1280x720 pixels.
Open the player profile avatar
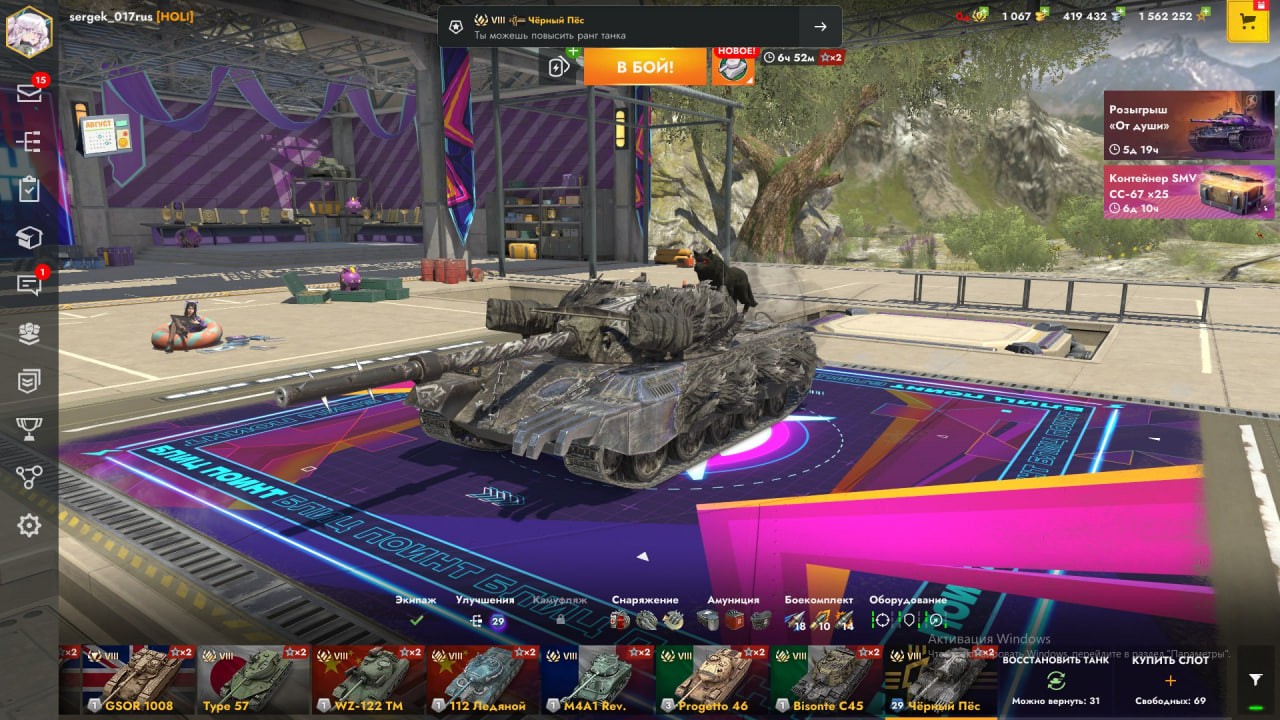(29, 31)
